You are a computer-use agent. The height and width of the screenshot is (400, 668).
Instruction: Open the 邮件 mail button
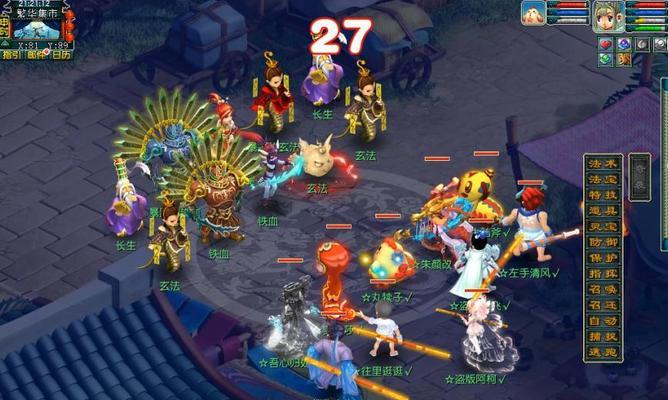pyautogui.click(x=35, y=55)
